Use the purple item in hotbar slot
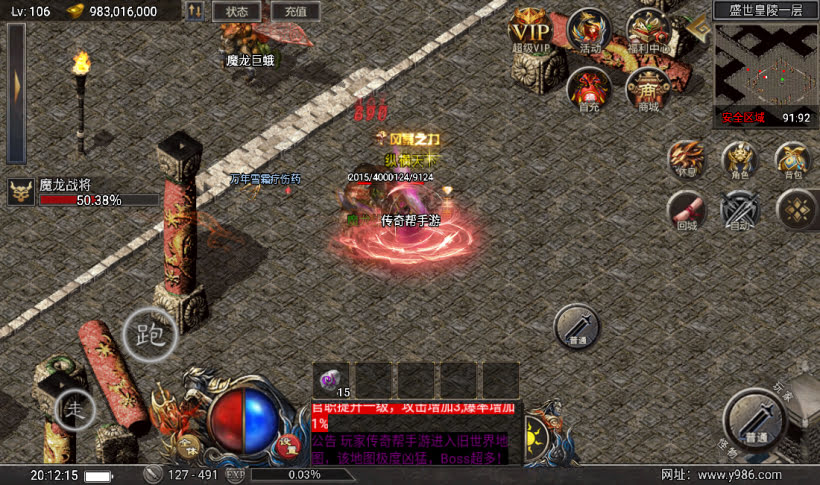This screenshot has width=820, height=485. [x=331, y=380]
